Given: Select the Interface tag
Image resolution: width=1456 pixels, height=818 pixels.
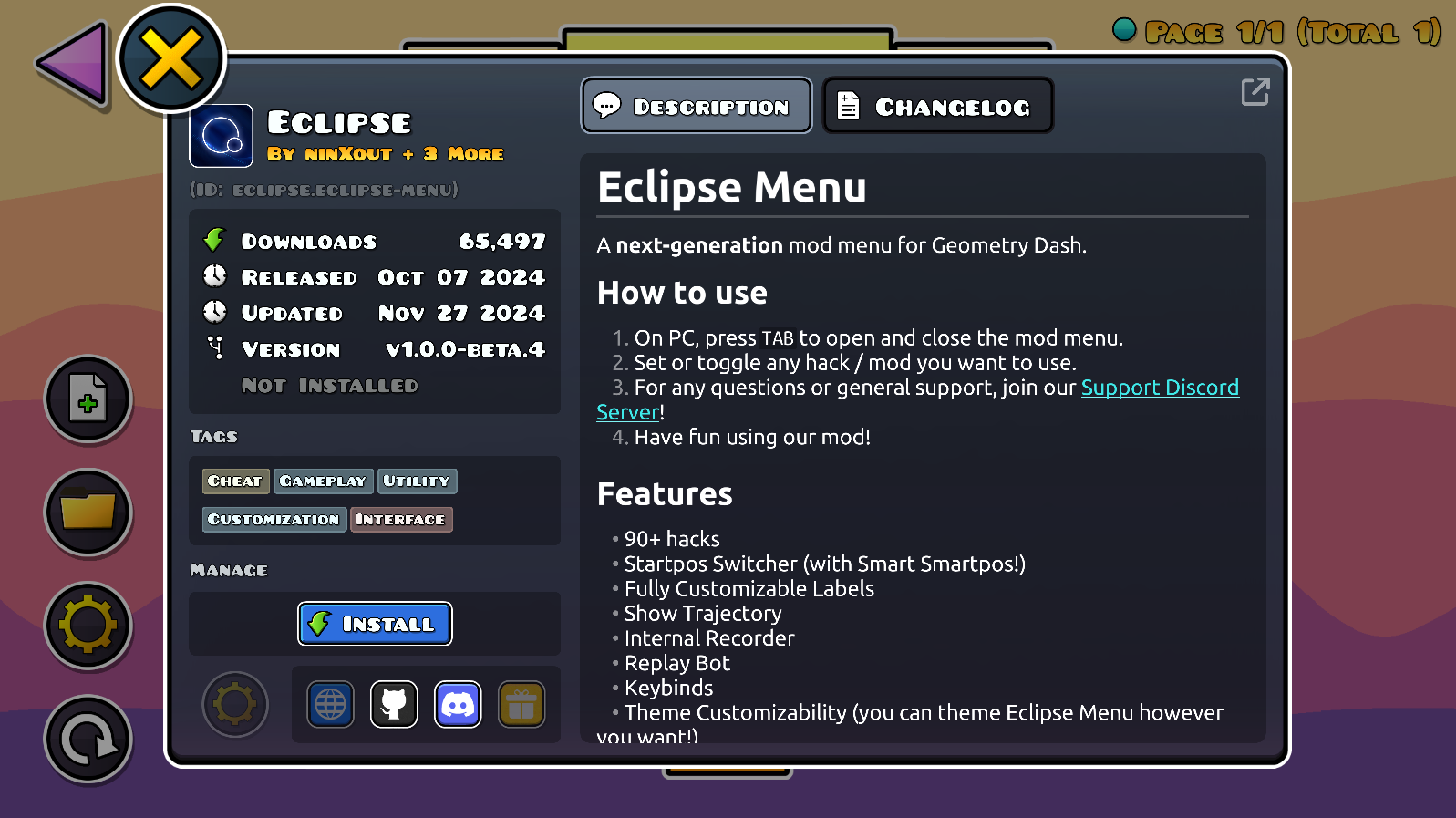Looking at the screenshot, I should [x=401, y=519].
